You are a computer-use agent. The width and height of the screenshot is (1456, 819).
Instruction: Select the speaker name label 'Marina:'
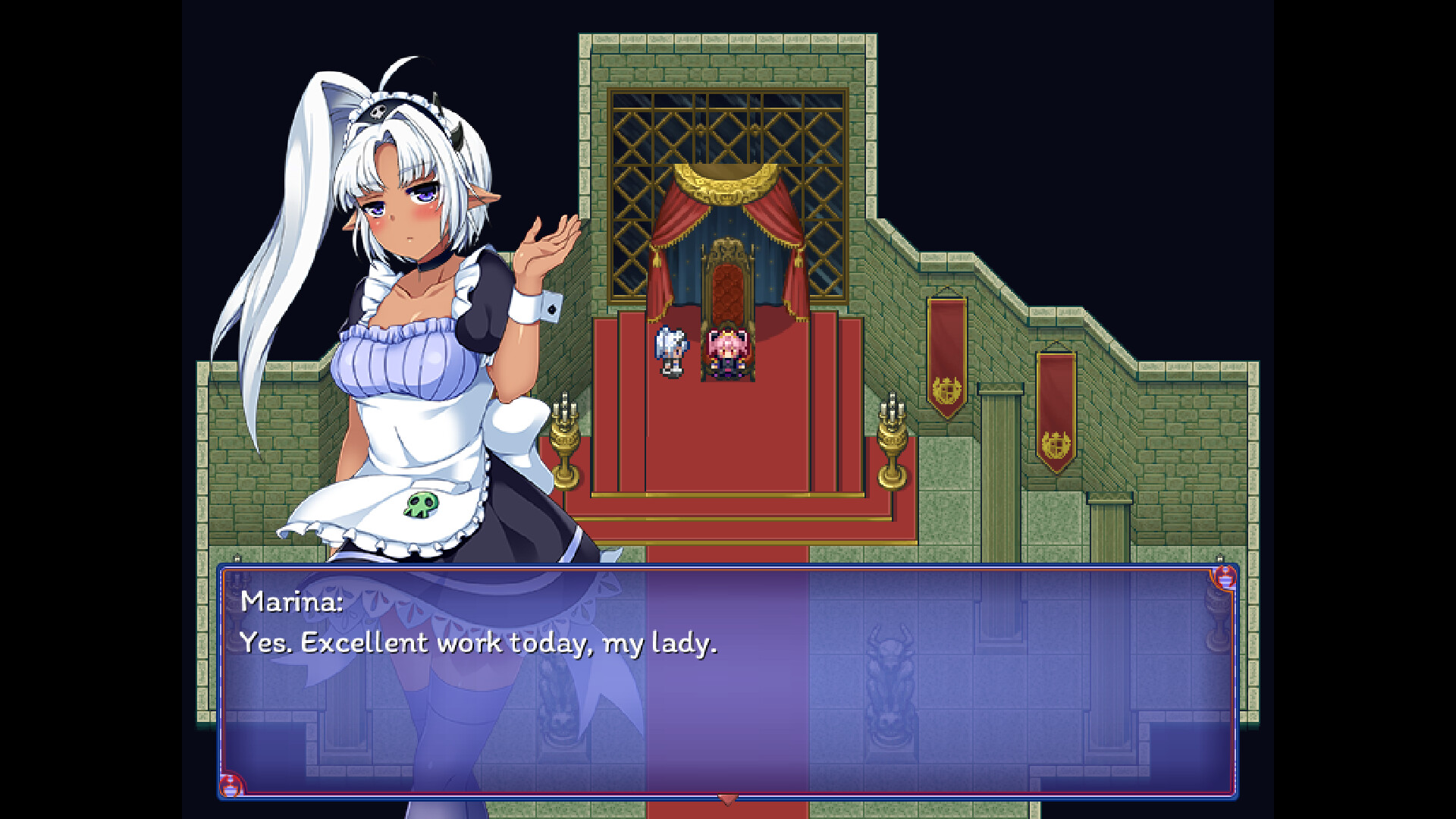tap(290, 603)
